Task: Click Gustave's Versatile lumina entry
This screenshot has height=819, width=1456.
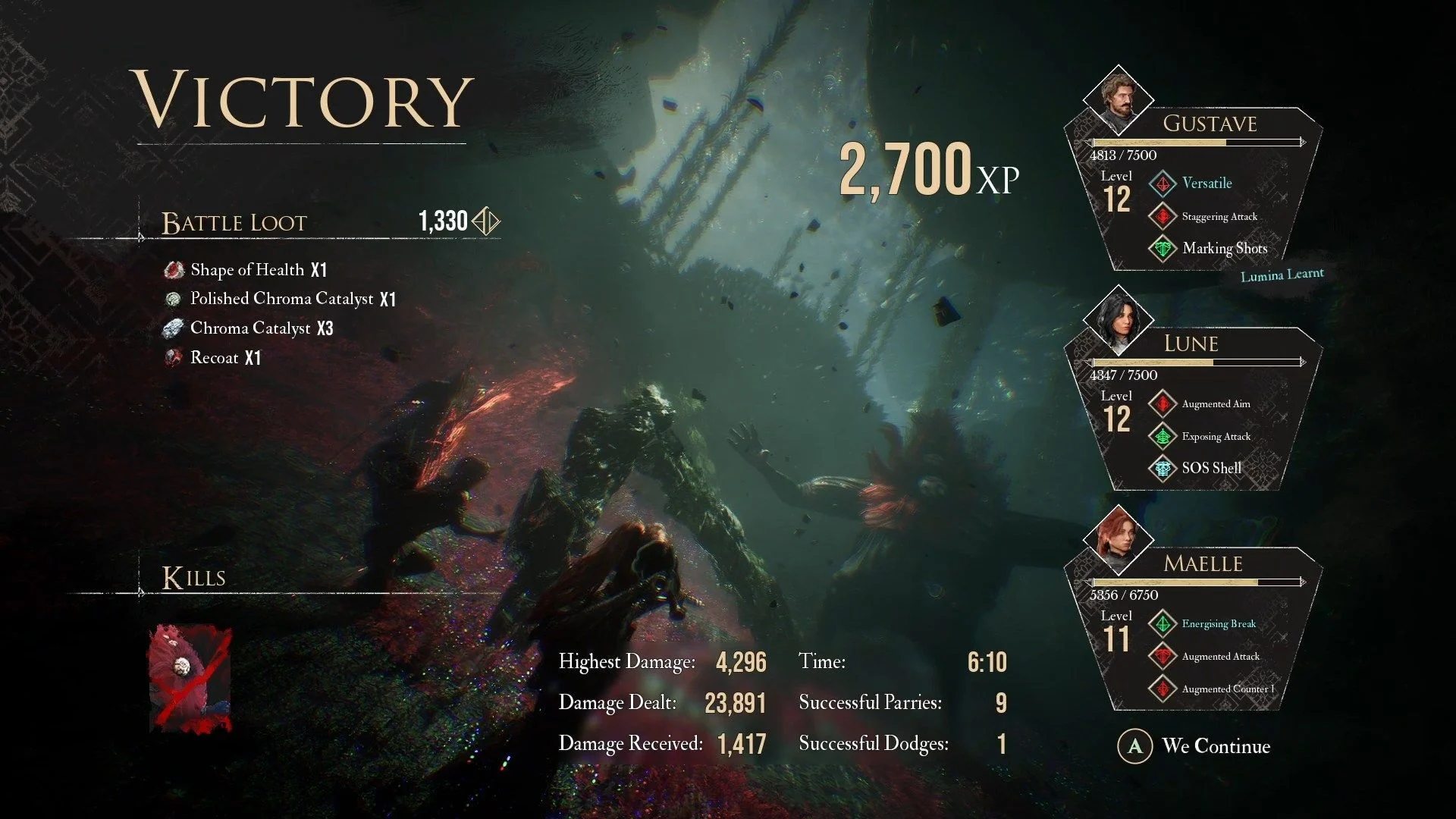Action: (1206, 184)
